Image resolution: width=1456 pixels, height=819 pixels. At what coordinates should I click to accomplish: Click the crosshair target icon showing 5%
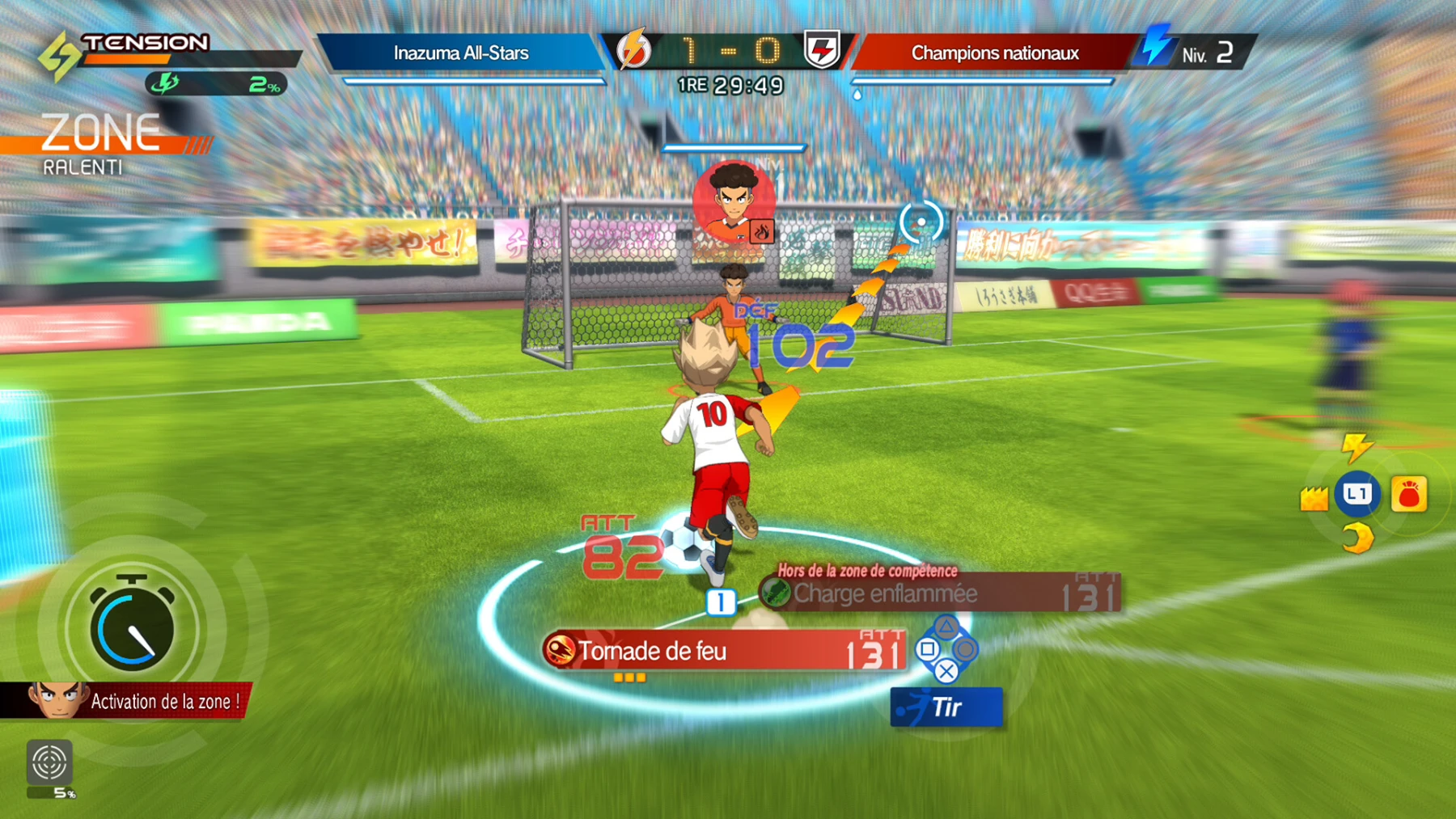[51, 763]
